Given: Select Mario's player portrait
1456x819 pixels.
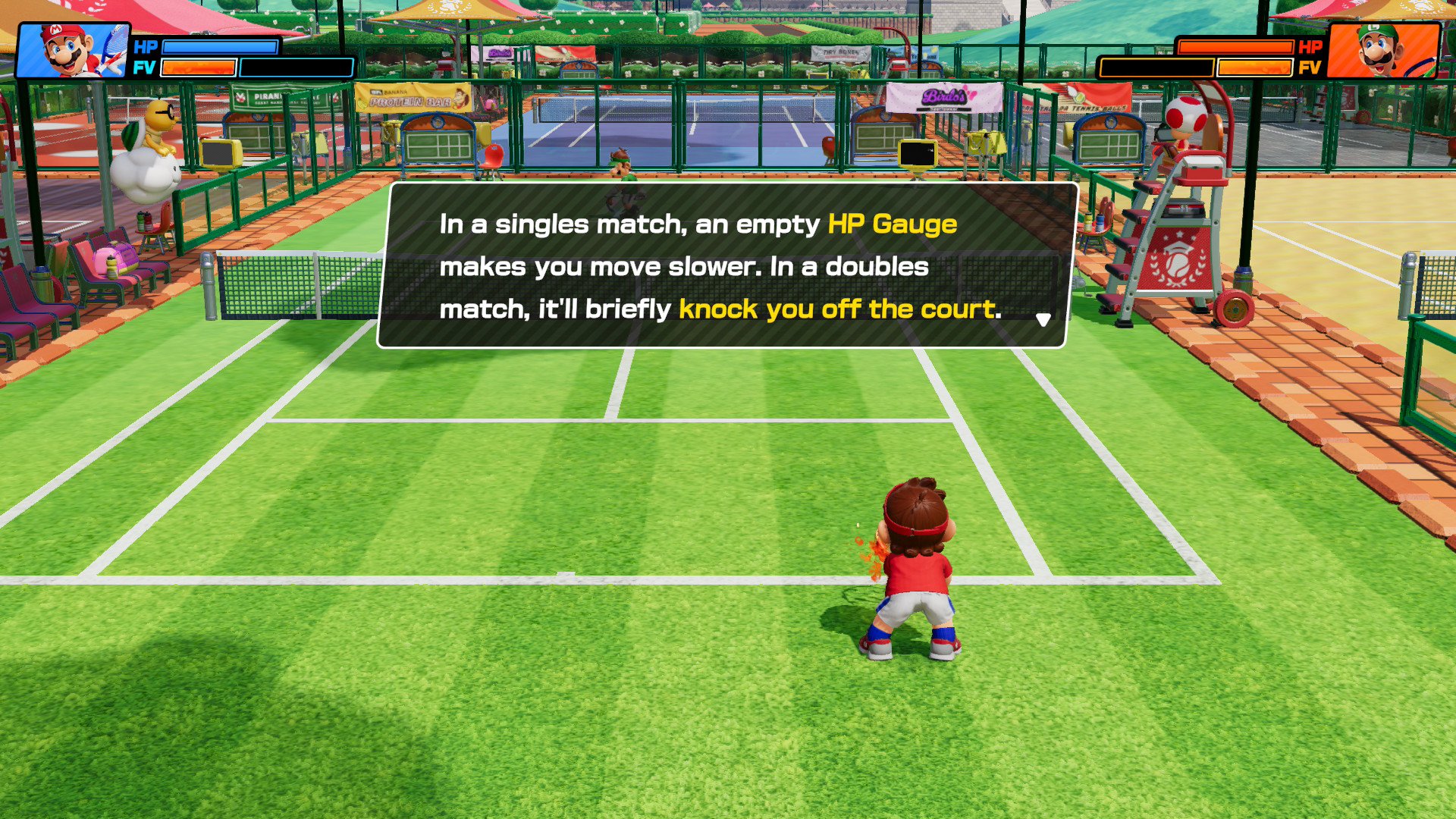Looking at the screenshot, I should pos(73,51).
